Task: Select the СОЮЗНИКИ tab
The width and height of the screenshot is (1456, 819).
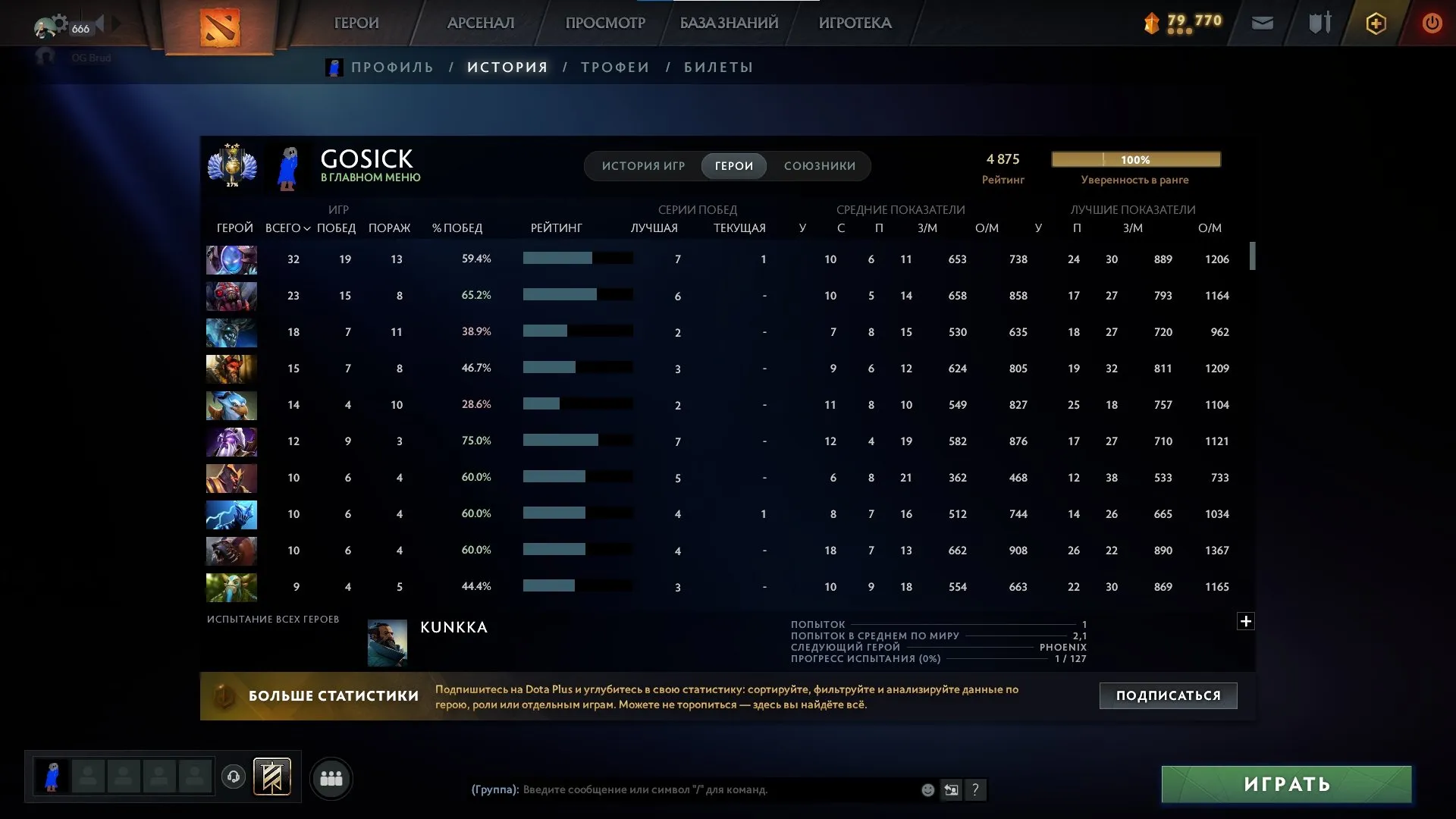Action: click(x=820, y=166)
